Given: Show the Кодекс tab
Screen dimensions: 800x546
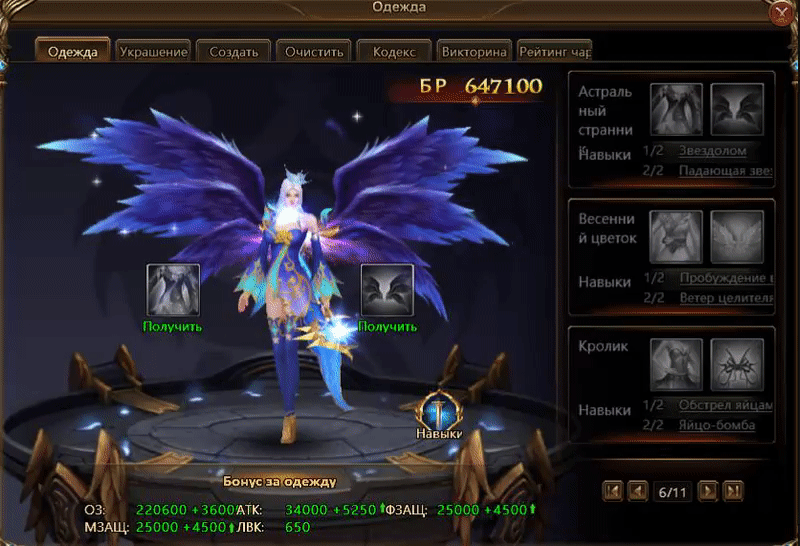Looking at the screenshot, I should [394, 52].
